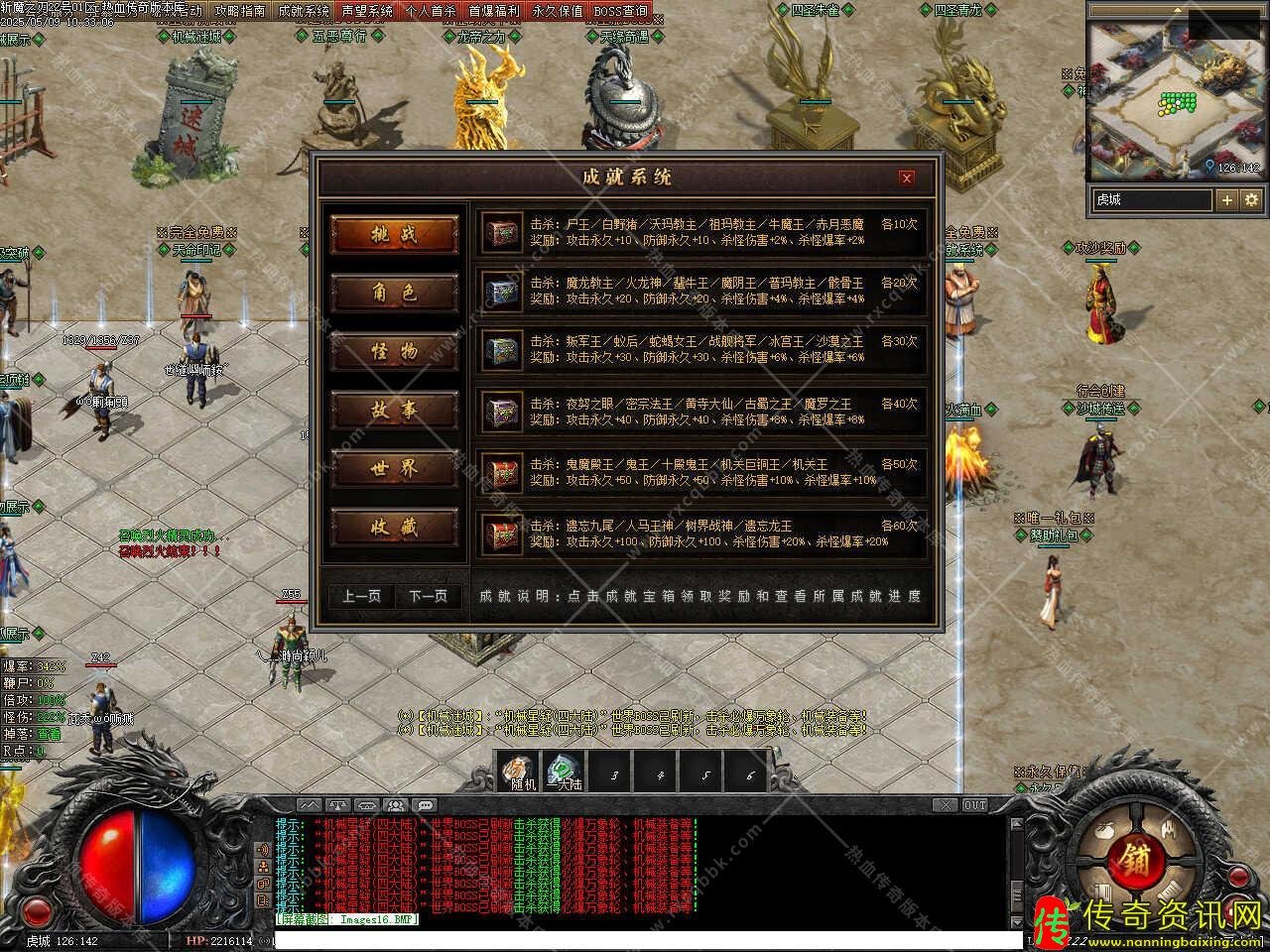Switch to the 角色 category
The width and height of the screenshot is (1270, 952).
click(395, 294)
